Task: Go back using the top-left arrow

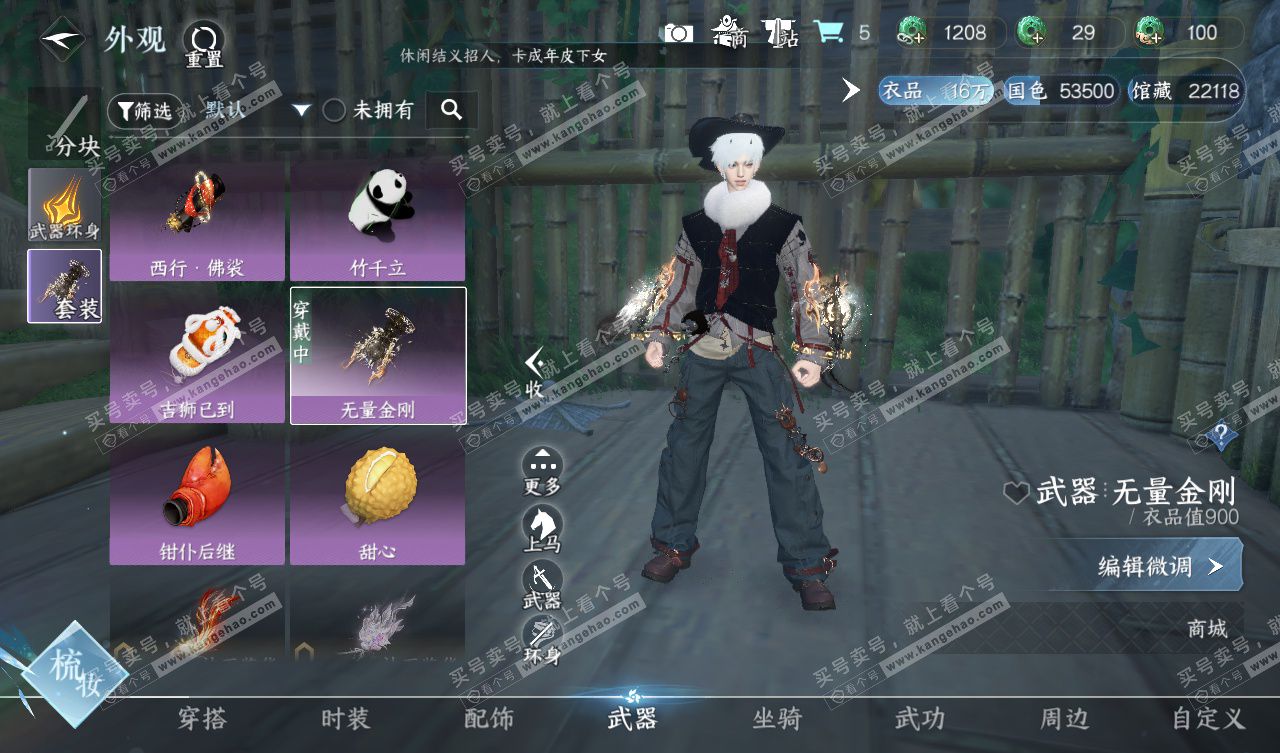Action: click(62, 41)
